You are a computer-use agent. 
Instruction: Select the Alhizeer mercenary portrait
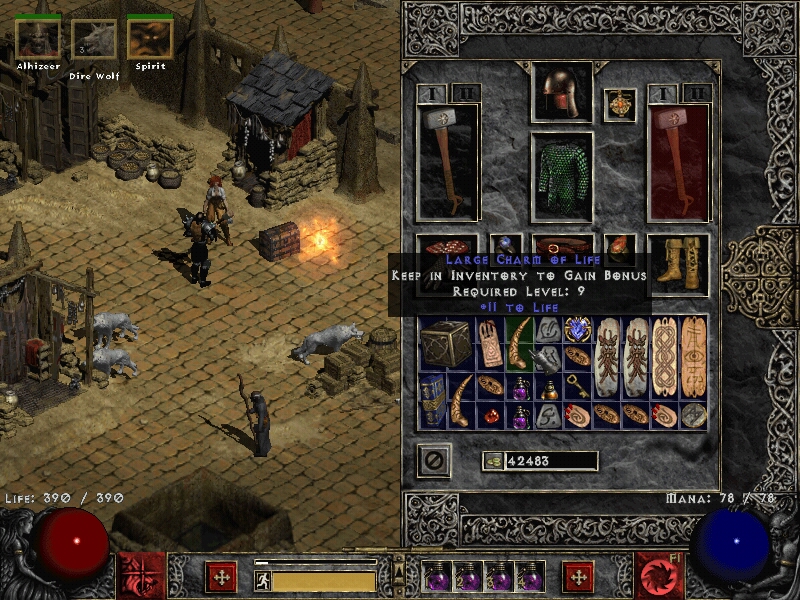click(x=37, y=39)
